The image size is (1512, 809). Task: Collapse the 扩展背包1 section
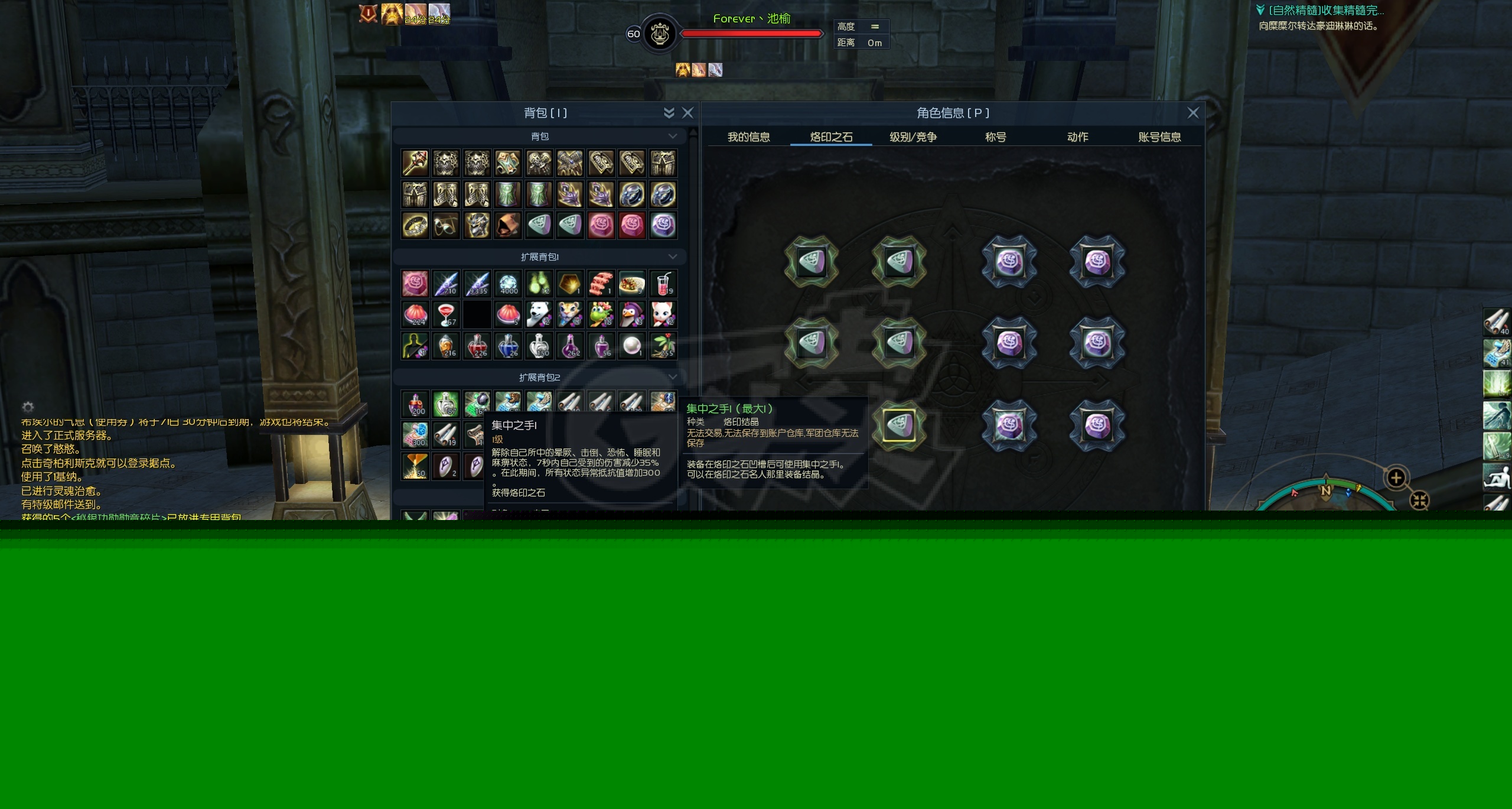672,256
